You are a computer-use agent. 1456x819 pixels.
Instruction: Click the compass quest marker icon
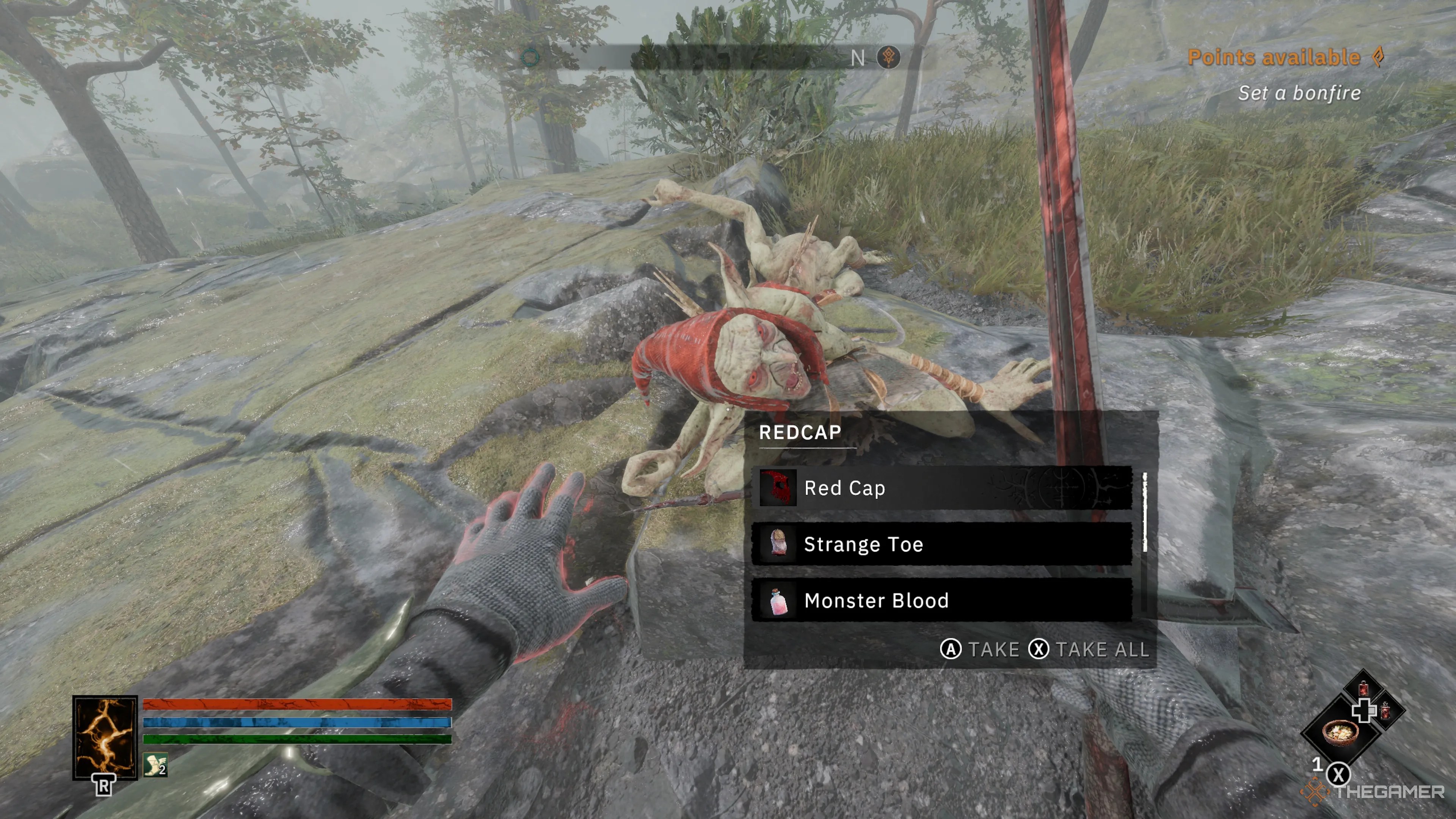pos(888,57)
